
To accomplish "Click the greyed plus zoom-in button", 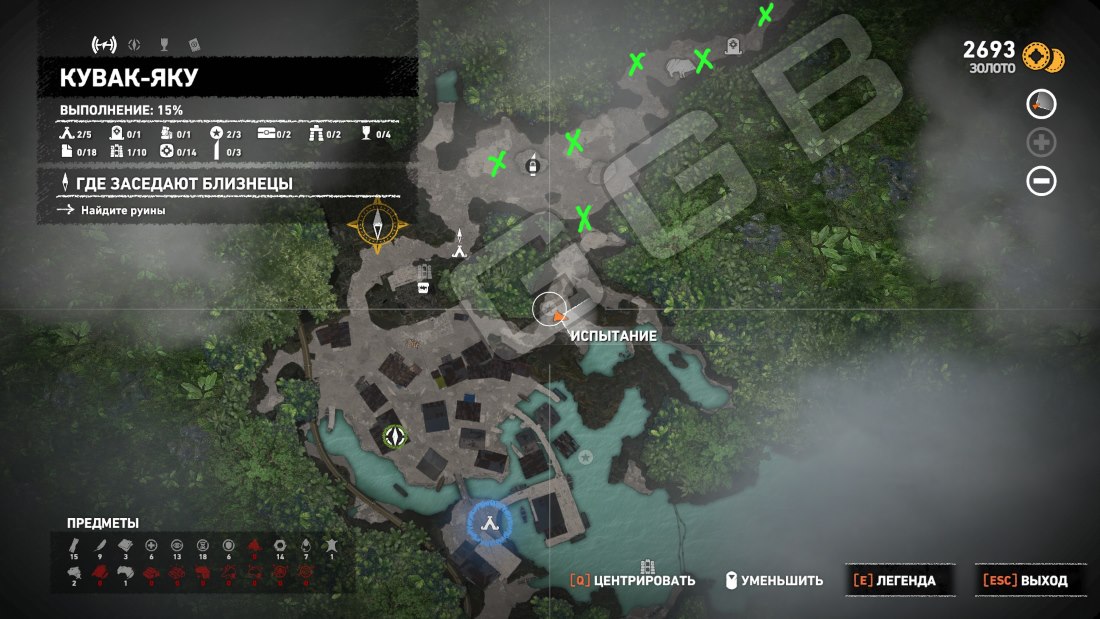I will [1041, 142].
